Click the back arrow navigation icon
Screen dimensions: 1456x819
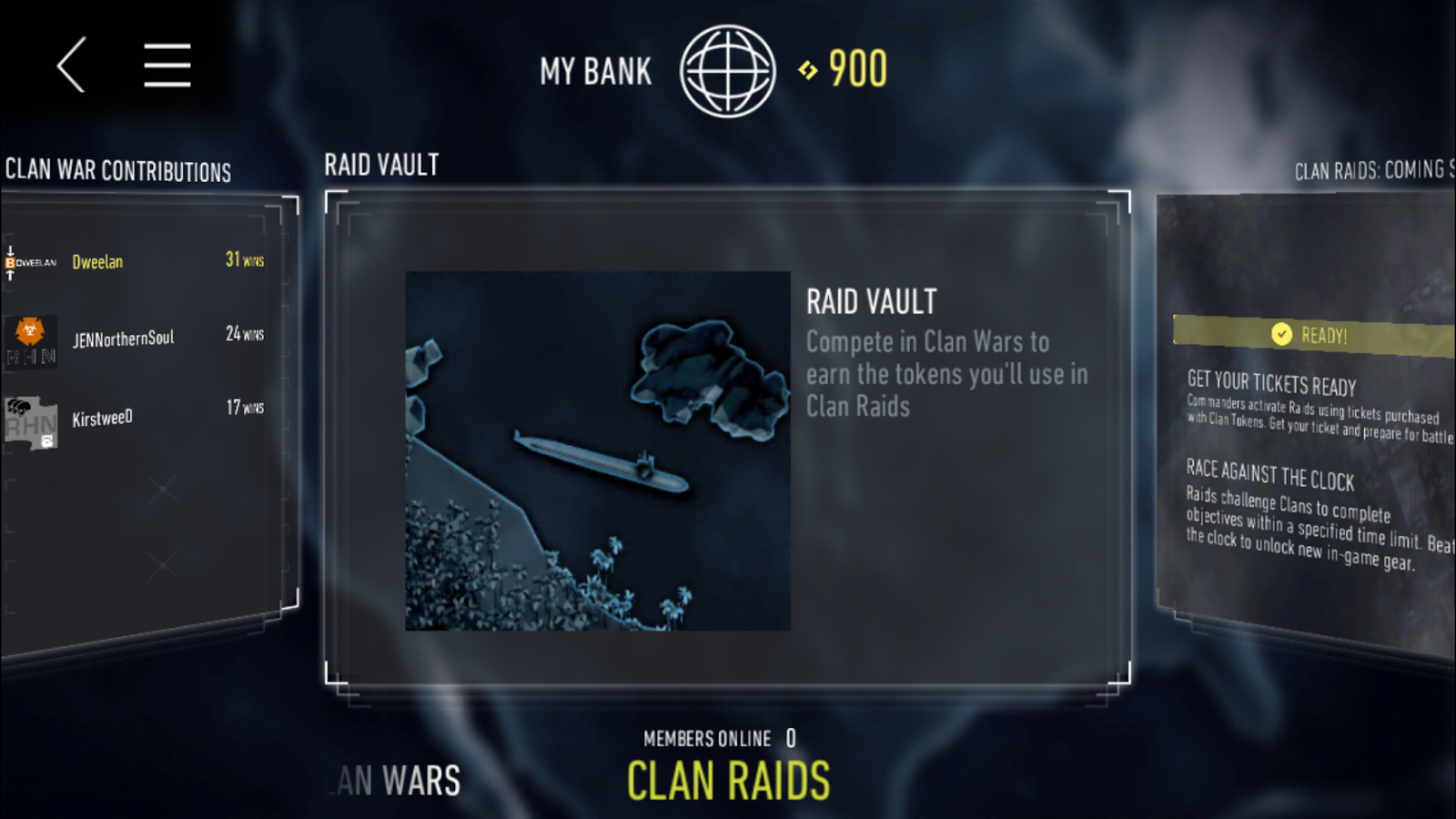tap(69, 66)
